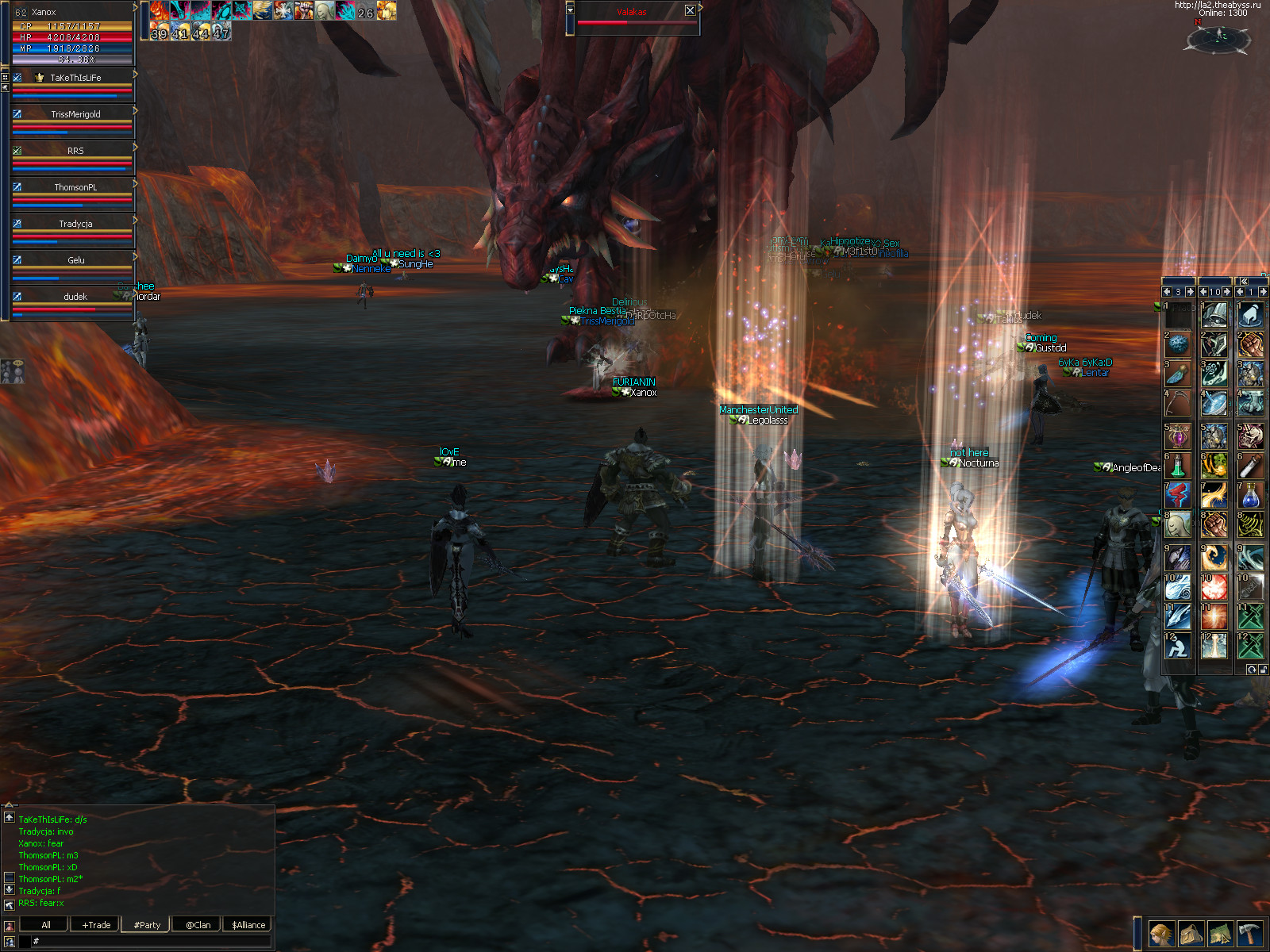Click the compass radar
The width and height of the screenshot is (1270, 952).
[x=1218, y=37]
